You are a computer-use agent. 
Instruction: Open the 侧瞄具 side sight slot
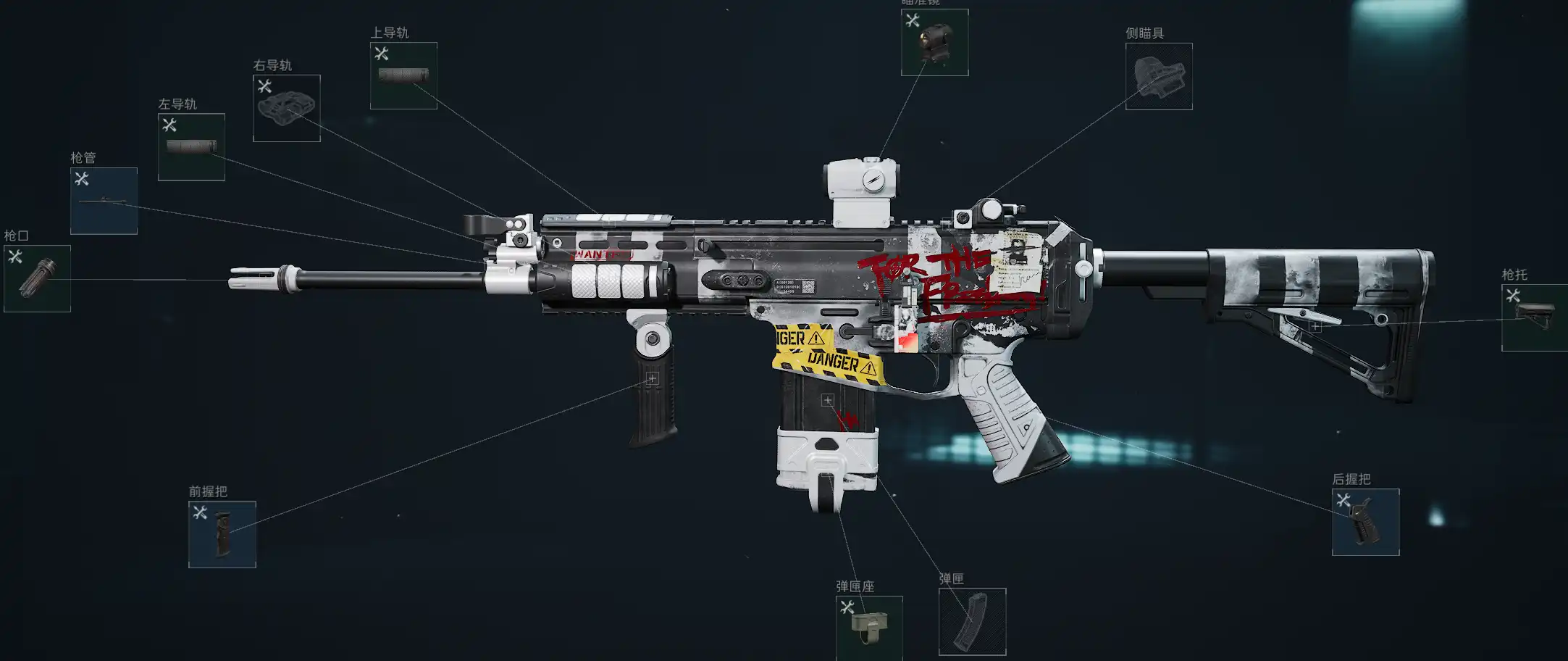tap(1158, 76)
